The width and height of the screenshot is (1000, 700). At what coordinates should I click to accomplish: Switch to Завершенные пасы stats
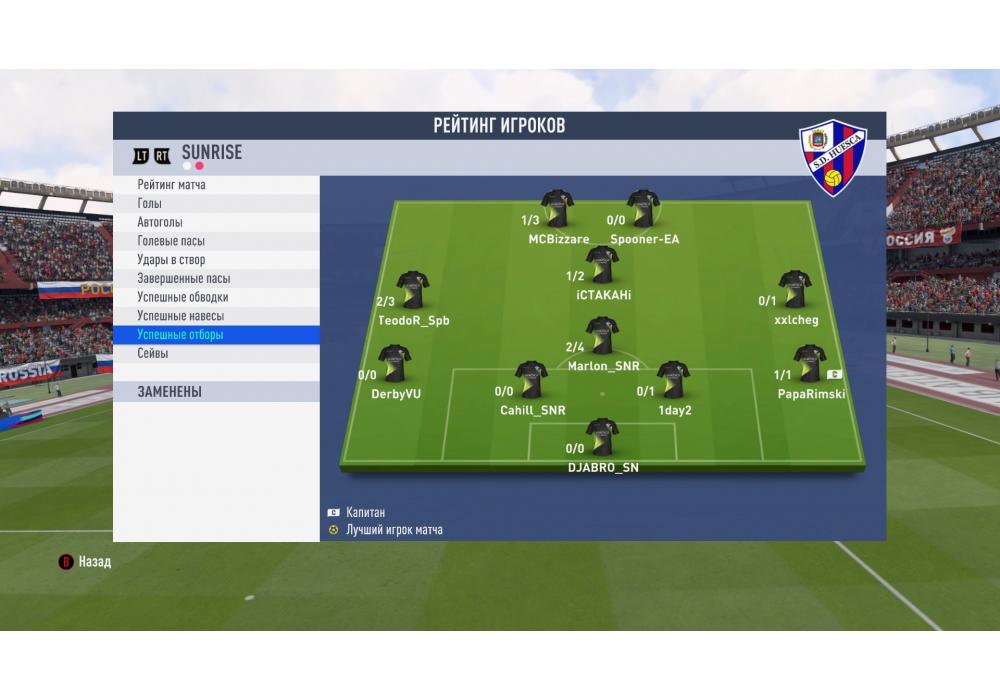(x=216, y=279)
